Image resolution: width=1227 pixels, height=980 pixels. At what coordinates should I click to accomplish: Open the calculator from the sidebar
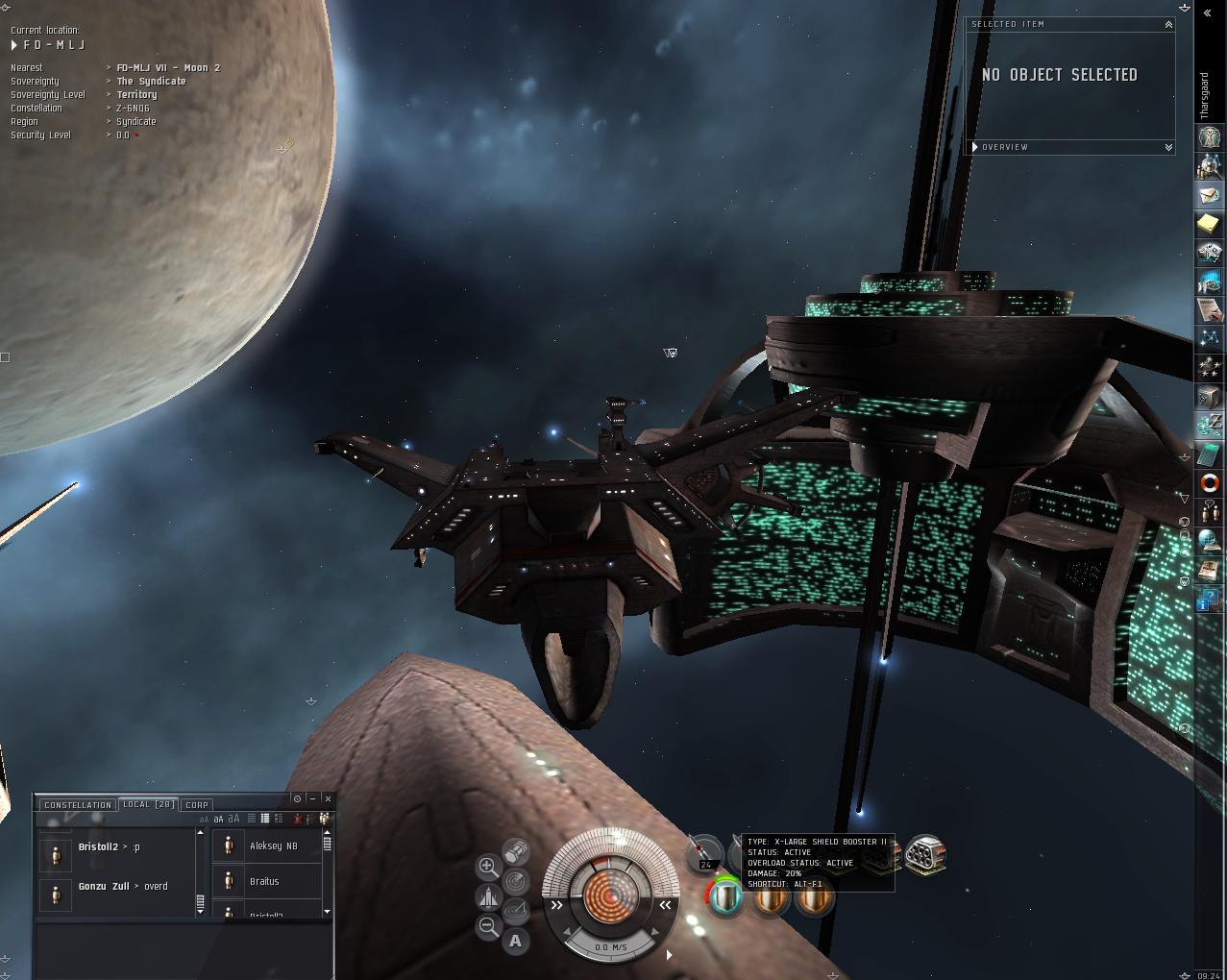pos(1209,454)
